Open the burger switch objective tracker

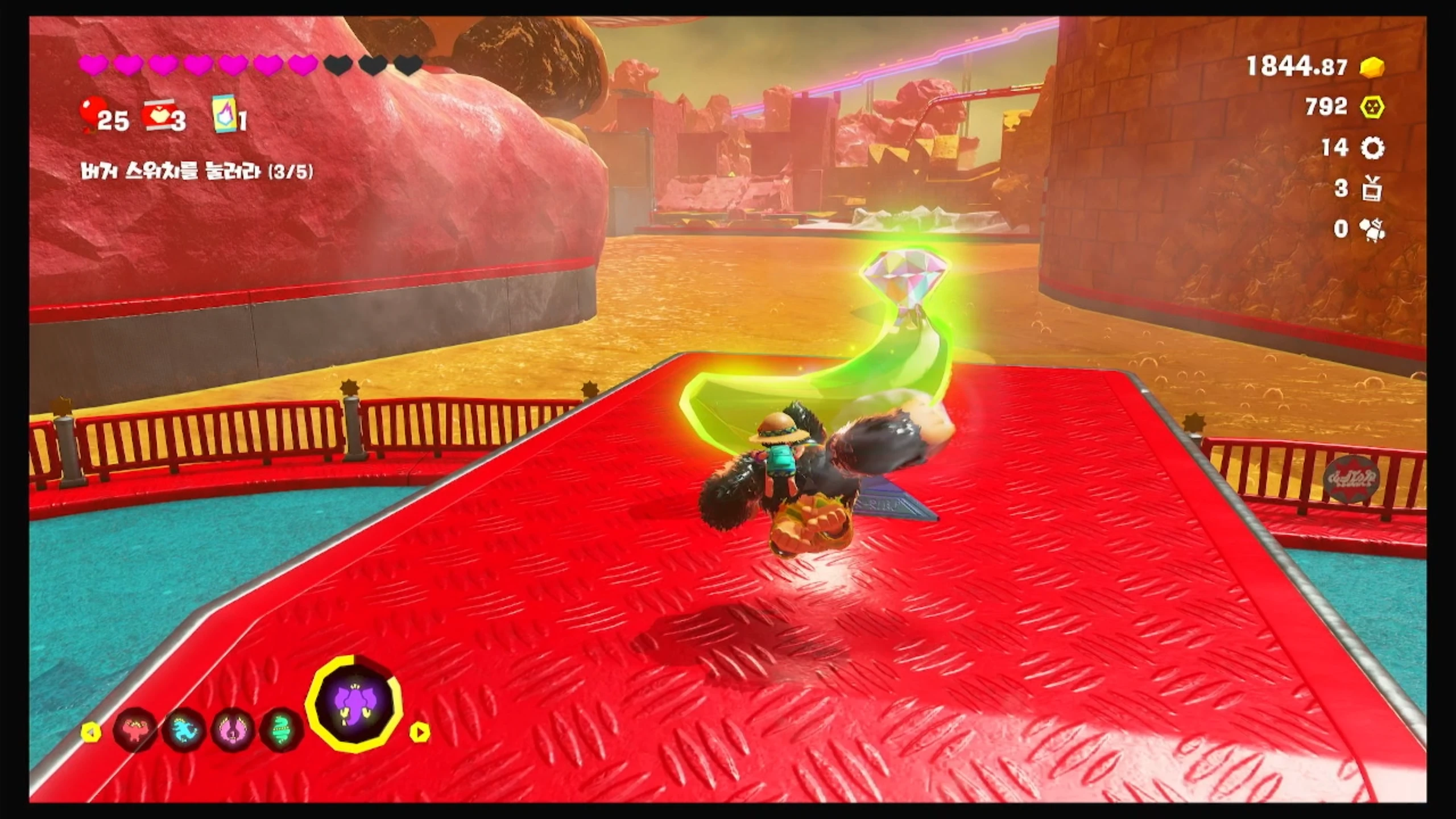click(x=197, y=172)
